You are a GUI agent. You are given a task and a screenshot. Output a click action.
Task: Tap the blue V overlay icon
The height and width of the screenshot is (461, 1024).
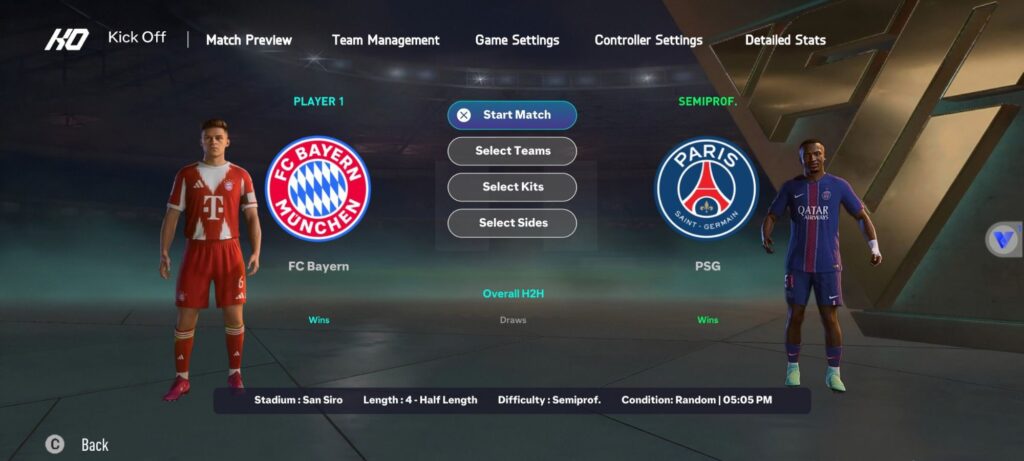click(x=1003, y=239)
